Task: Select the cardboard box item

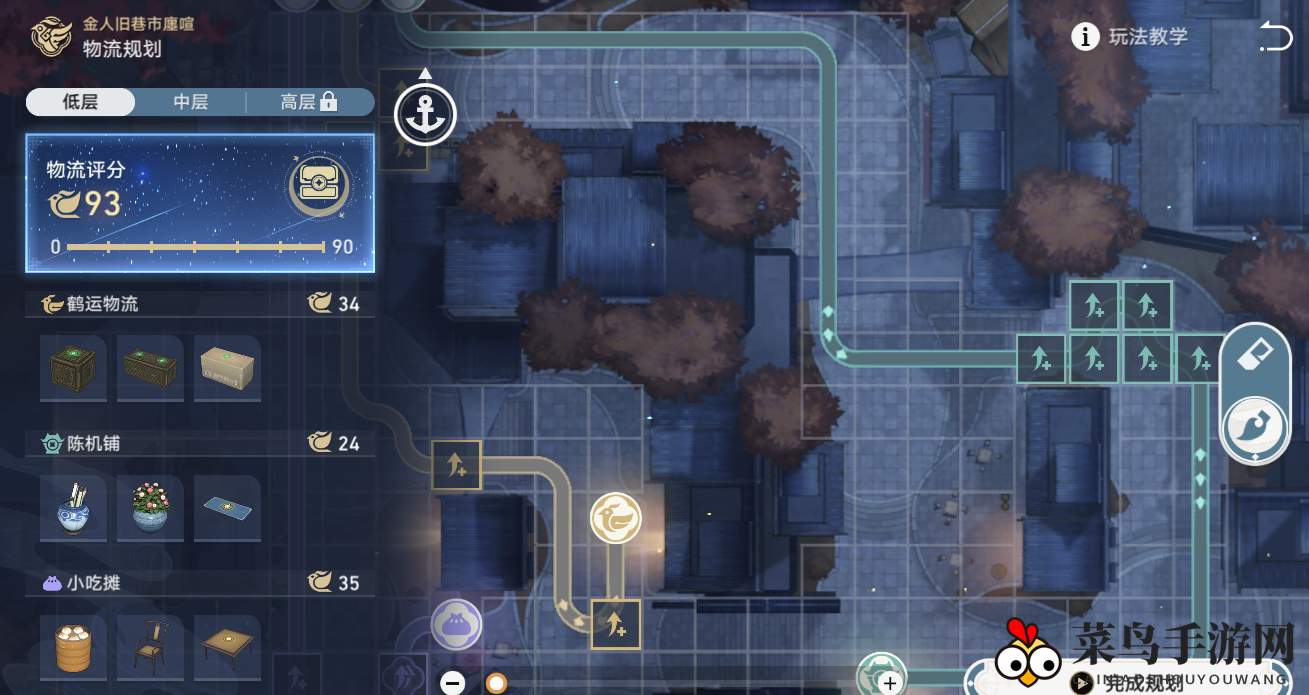Action: pos(227,368)
